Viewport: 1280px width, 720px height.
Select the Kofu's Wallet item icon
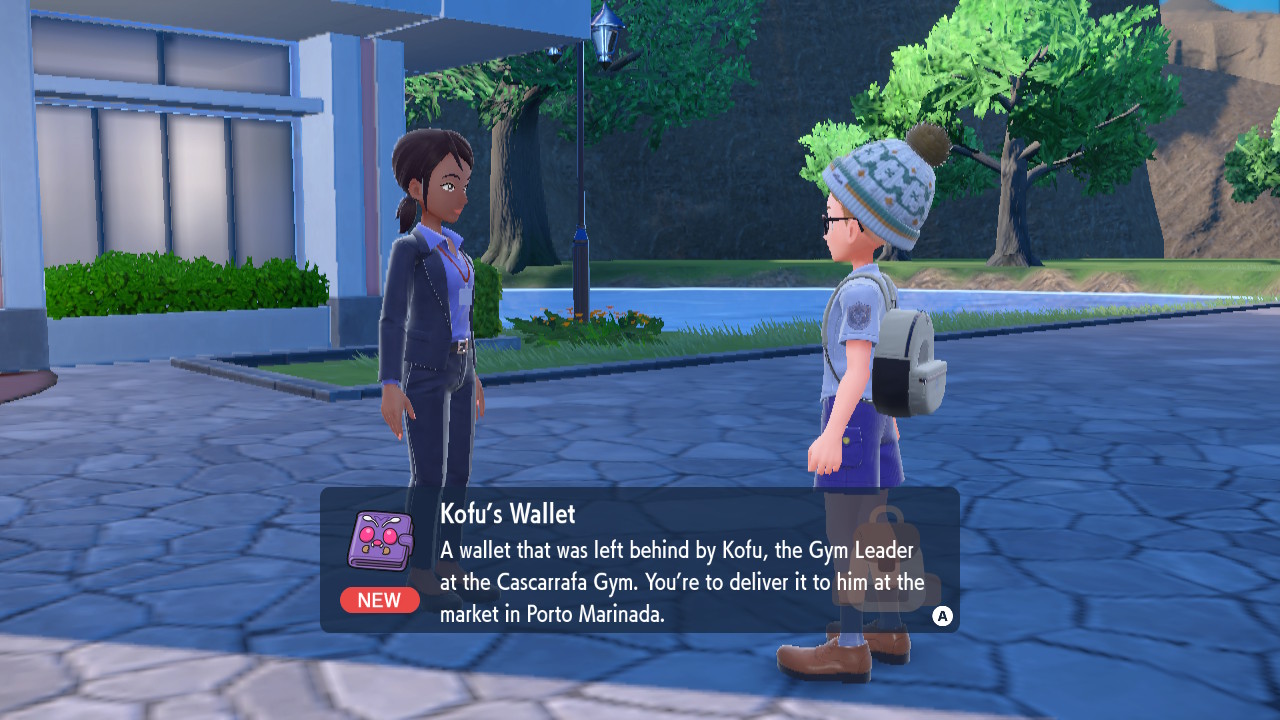379,541
